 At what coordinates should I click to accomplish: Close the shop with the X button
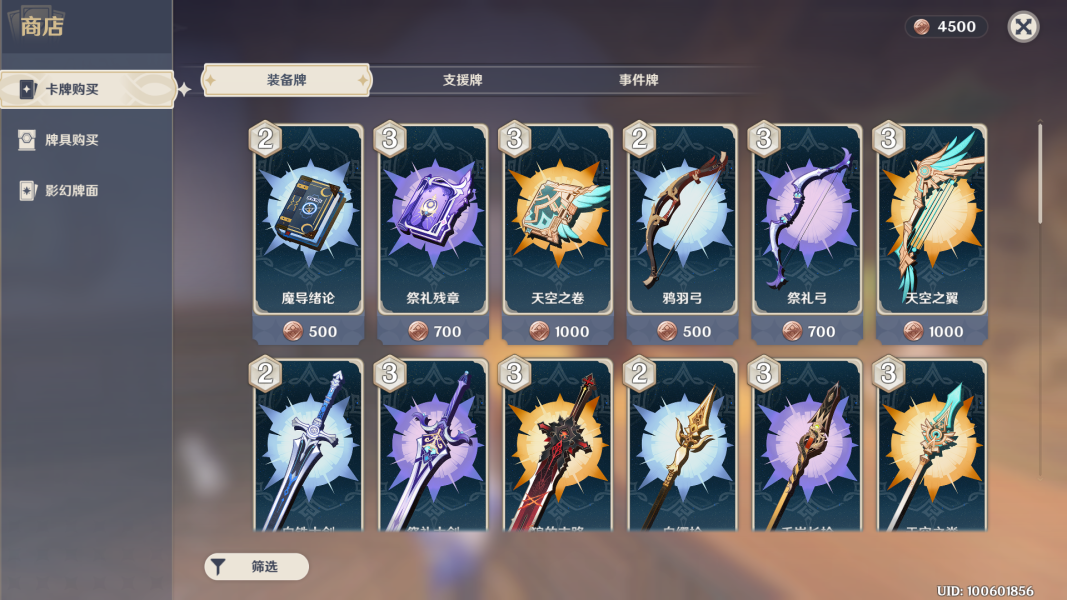point(1023,27)
